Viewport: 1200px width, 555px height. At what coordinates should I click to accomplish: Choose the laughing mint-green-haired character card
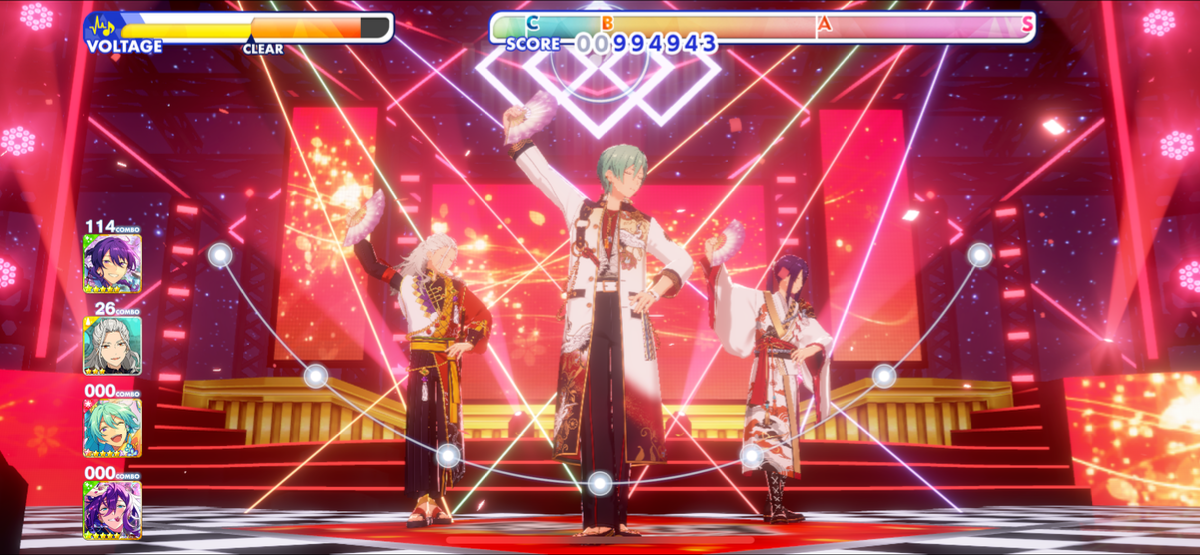[x=112, y=428]
